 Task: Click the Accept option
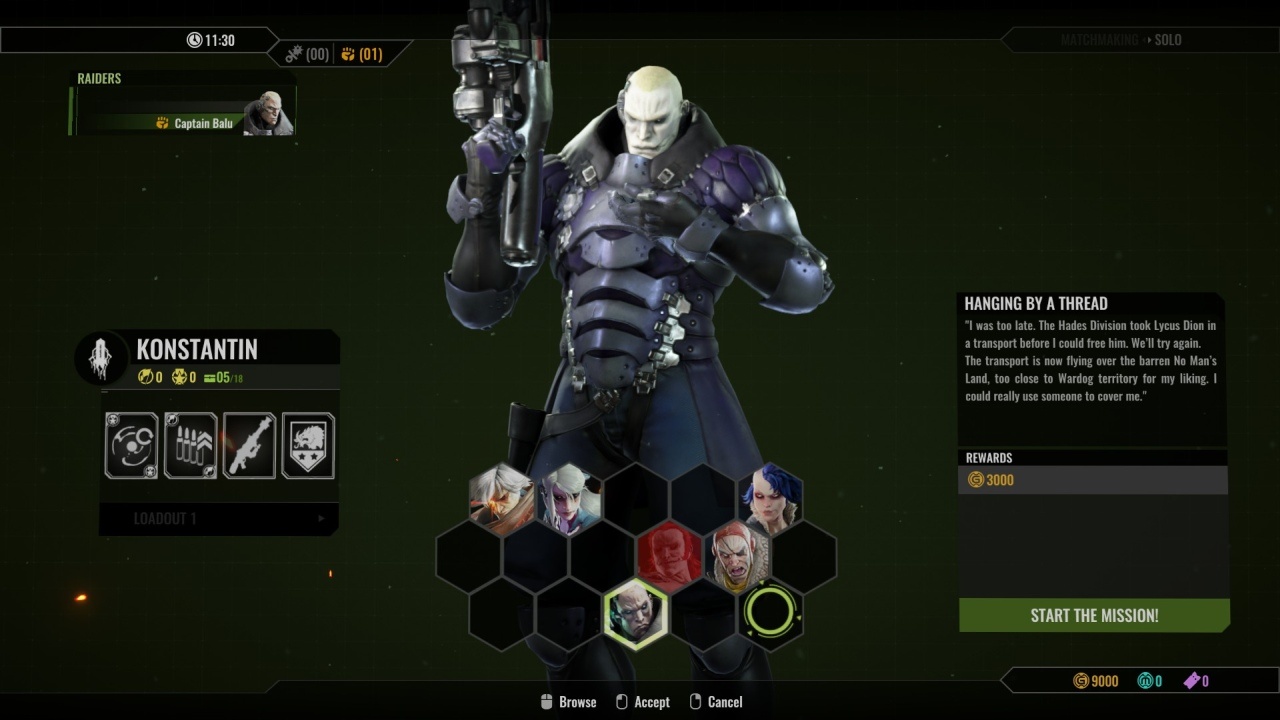(x=642, y=702)
